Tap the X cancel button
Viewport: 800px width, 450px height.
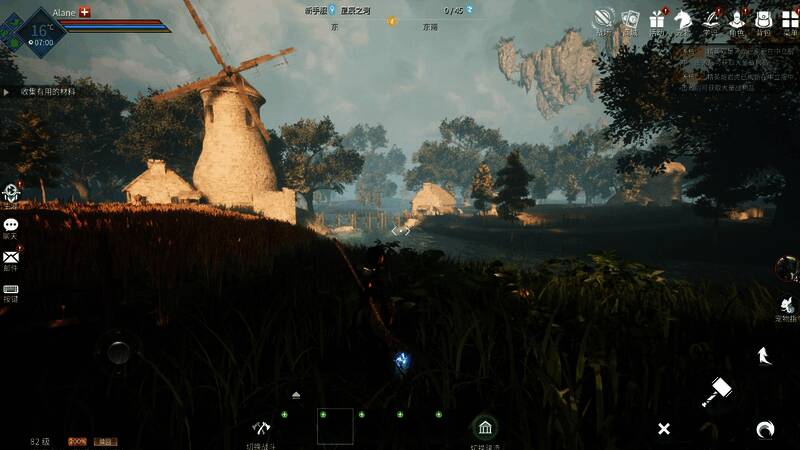663,429
